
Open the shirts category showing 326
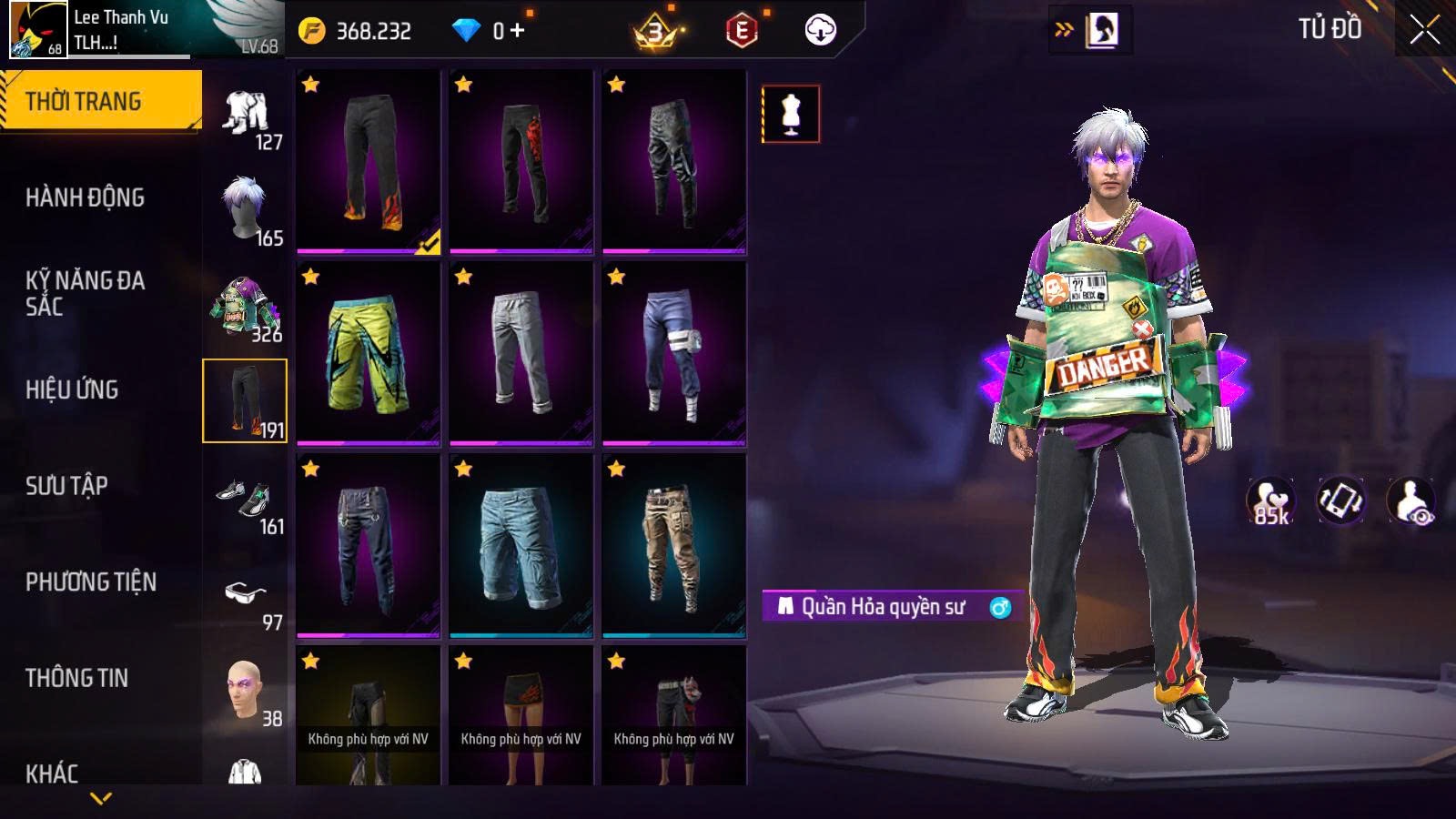tap(246, 307)
